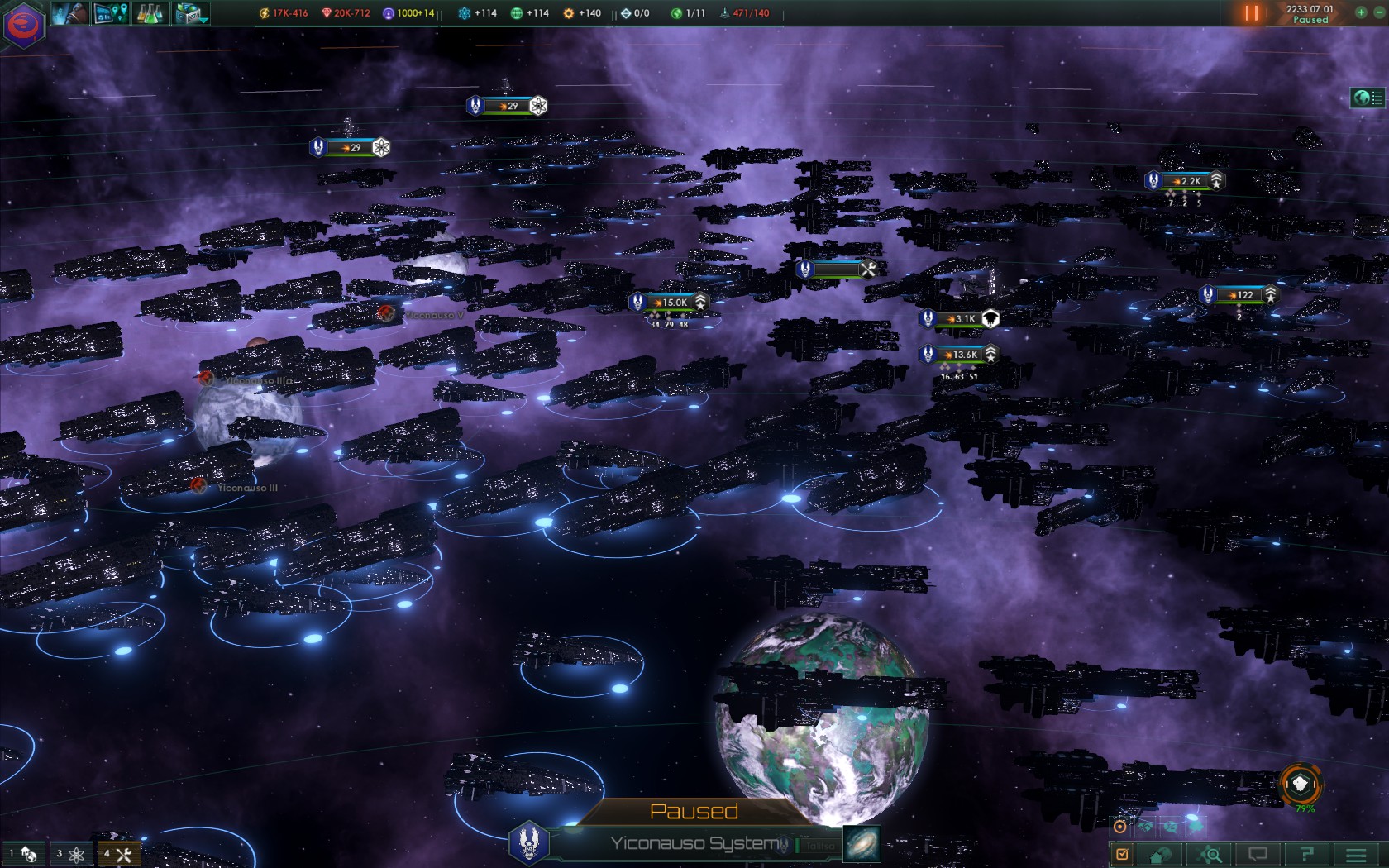
Task: Open the outliner globe list toggle
Action: click(1368, 98)
